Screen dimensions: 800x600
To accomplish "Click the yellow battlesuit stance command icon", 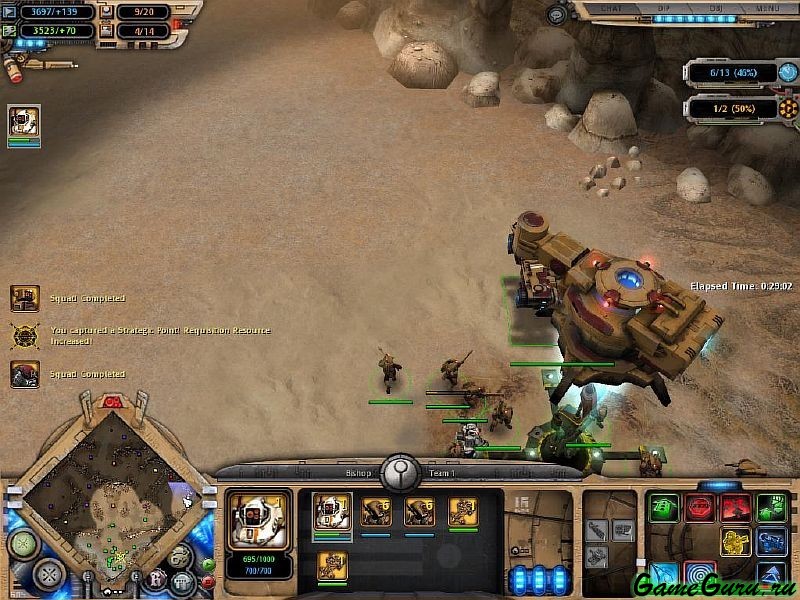I will click(735, 542).
